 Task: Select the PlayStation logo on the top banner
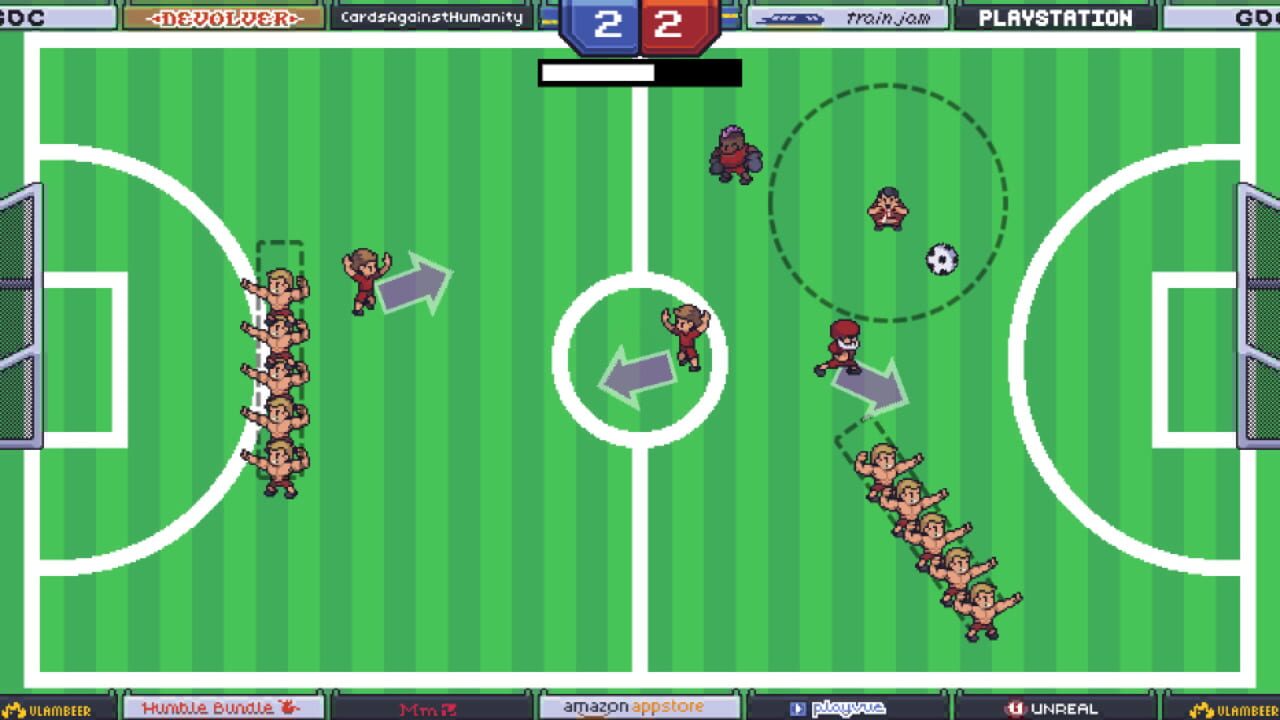1056,15
